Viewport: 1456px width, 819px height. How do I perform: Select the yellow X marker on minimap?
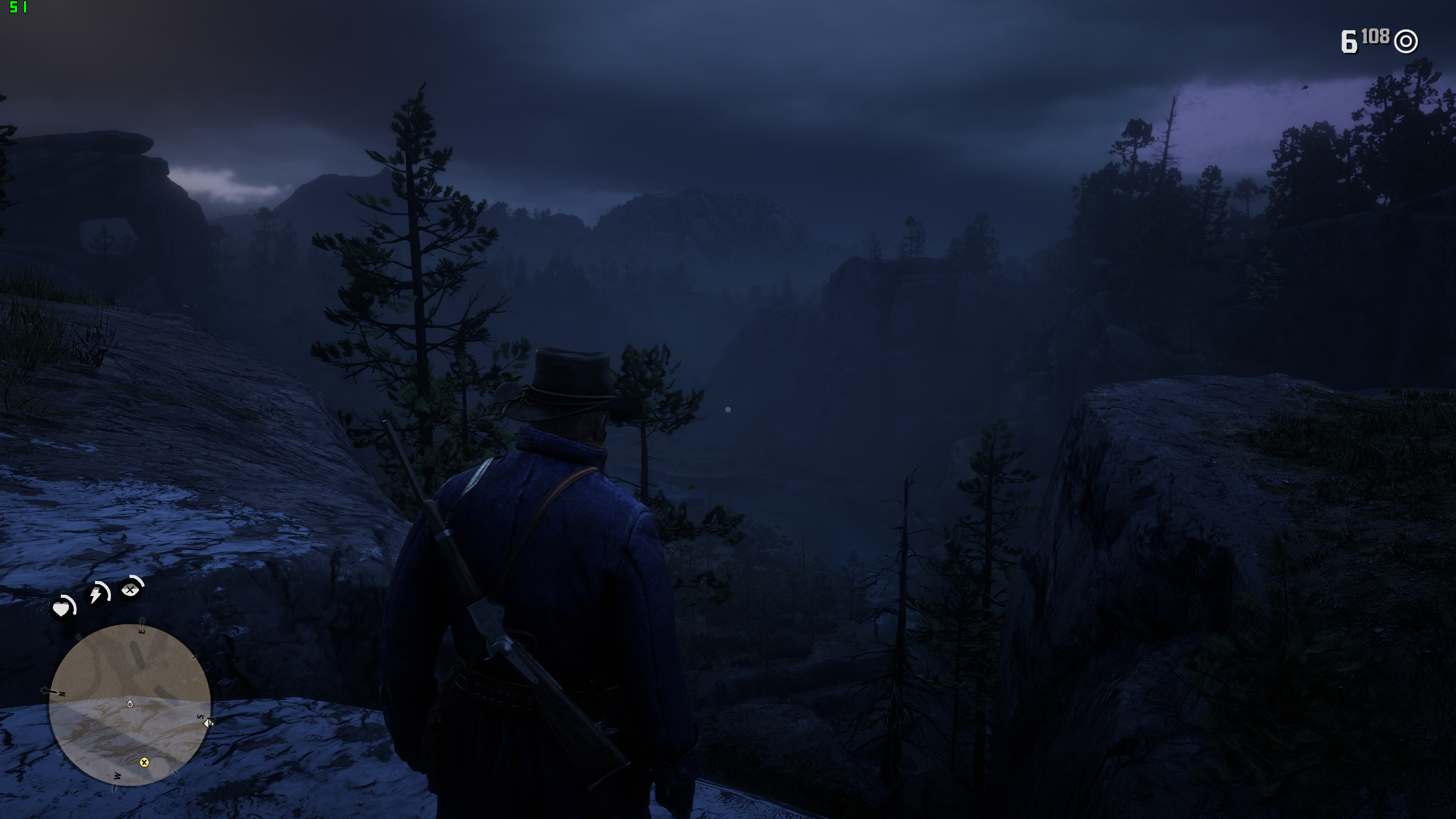[144, 762]
